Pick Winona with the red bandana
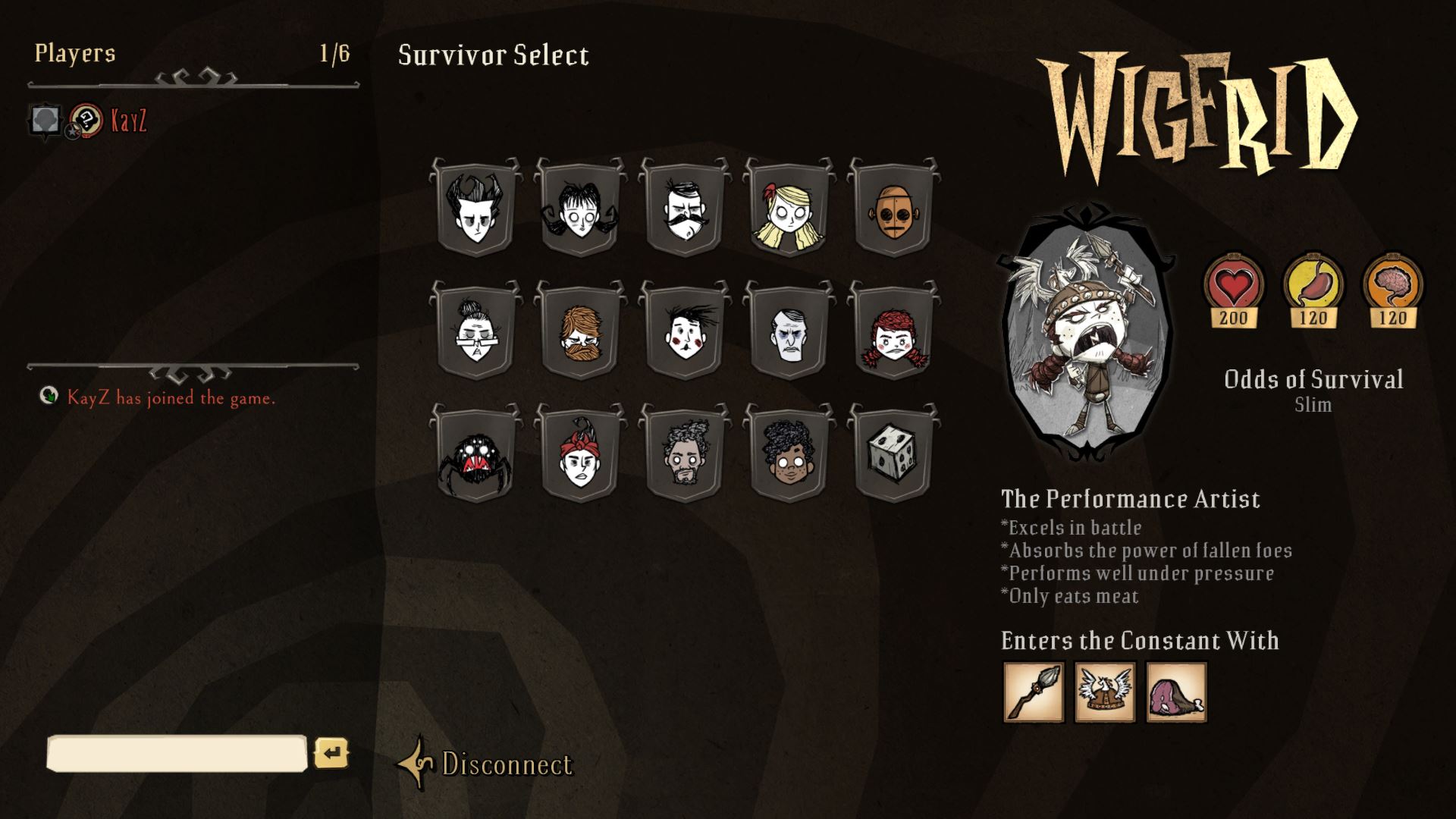The height and width of the screenshot is (819, 1456). [579, 454]
